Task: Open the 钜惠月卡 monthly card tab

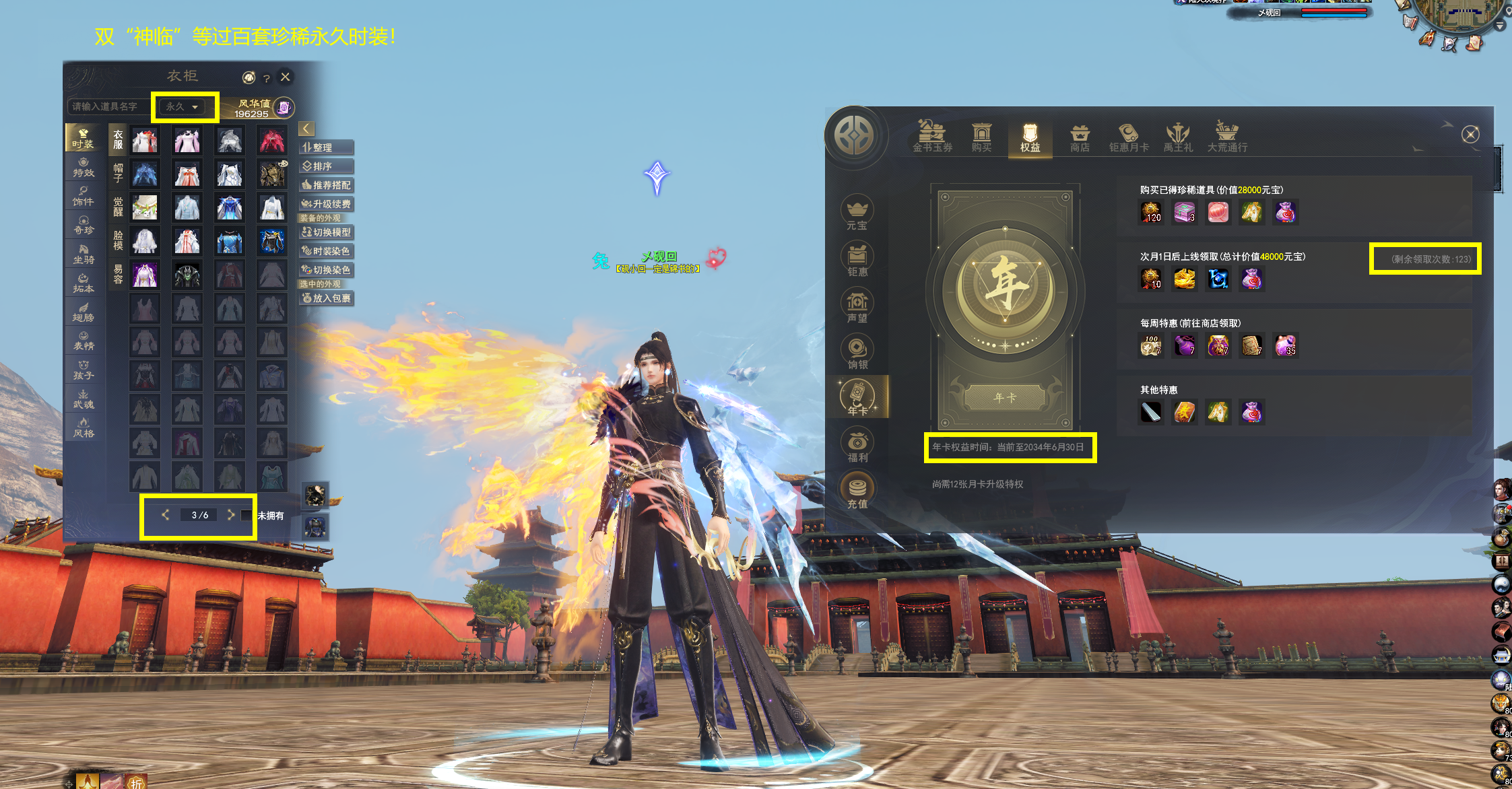Action: pyautogui.click(x=1129, y=137)
